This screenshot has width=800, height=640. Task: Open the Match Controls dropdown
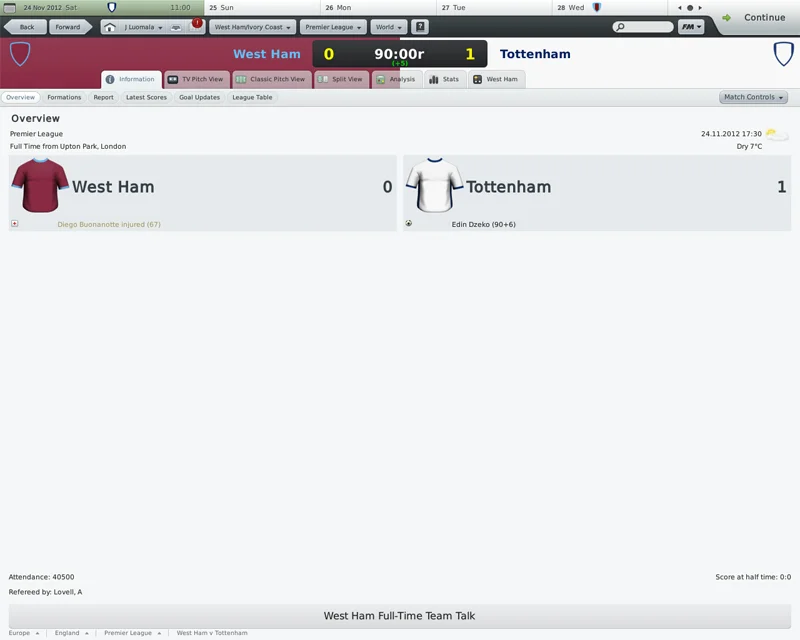(754, 97)
